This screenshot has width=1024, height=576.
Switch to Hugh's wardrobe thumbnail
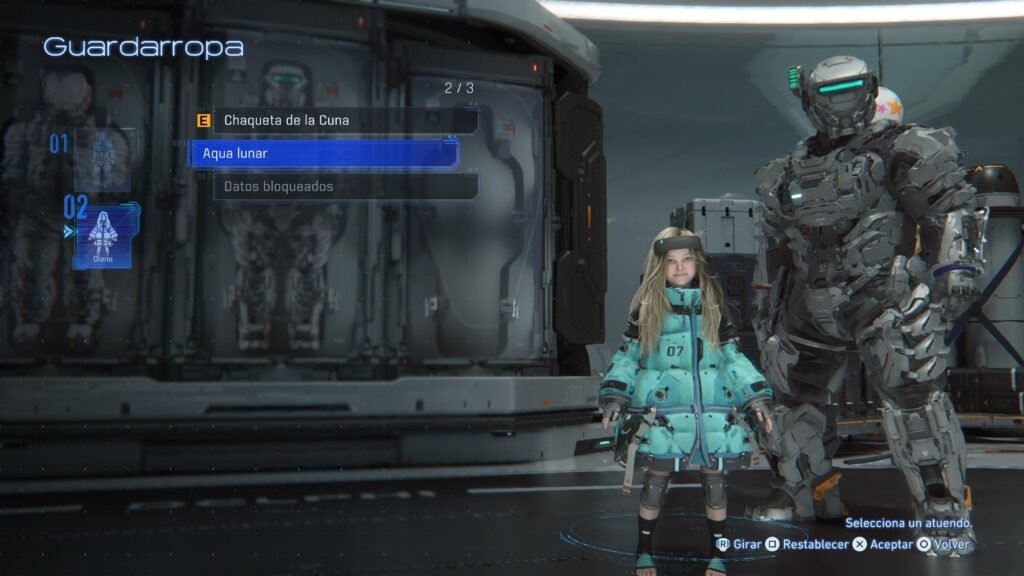coord(102,158)
